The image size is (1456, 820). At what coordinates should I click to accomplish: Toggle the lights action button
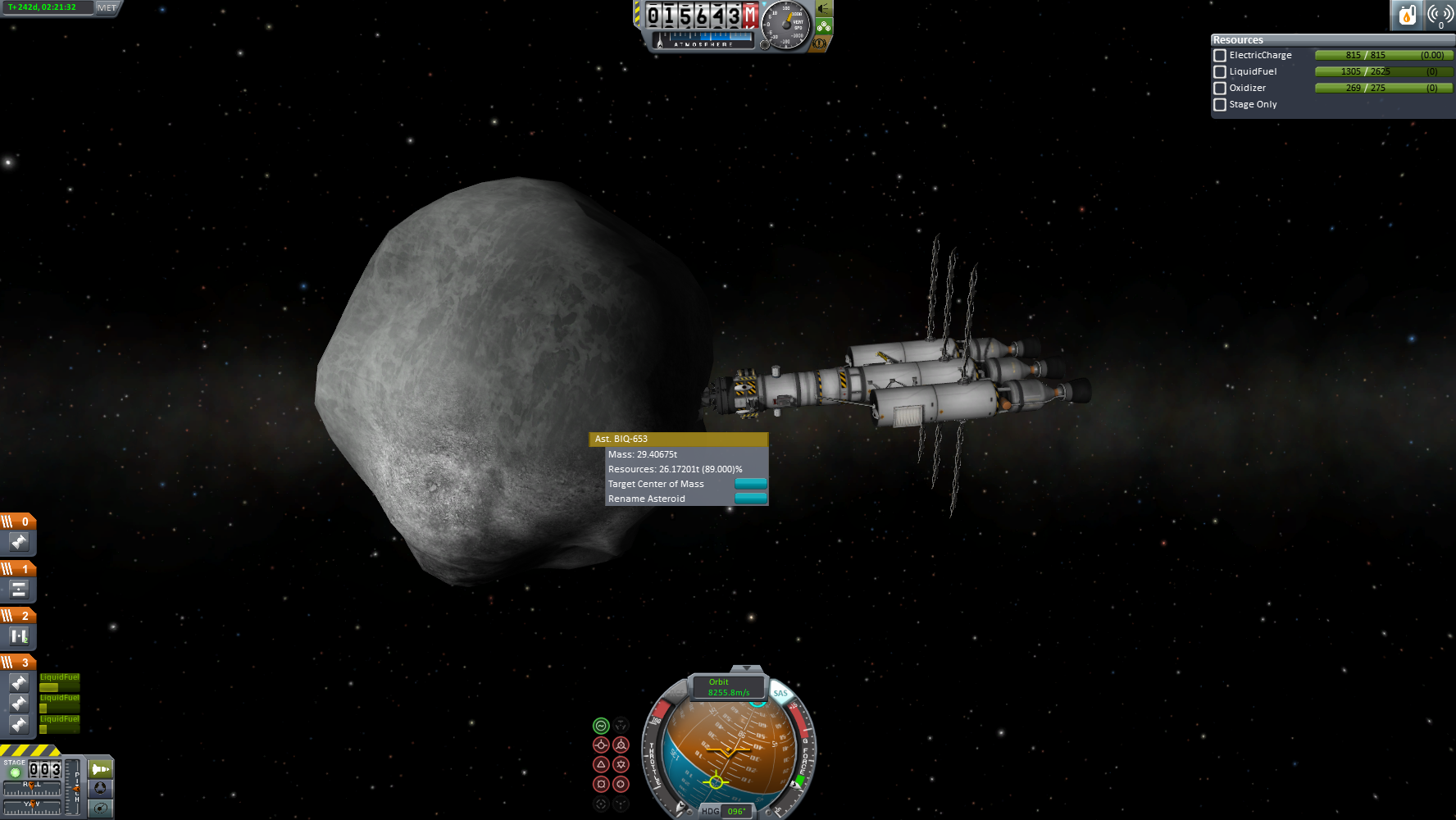[x=824, y=9]
